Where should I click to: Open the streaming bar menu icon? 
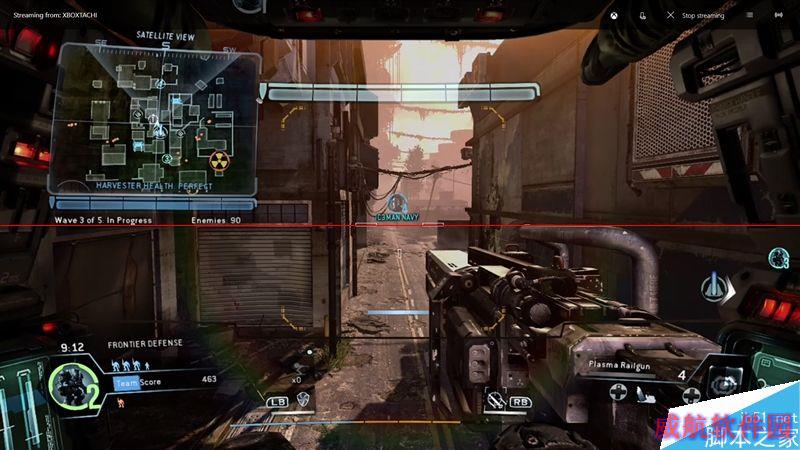[x=749, y=15]
